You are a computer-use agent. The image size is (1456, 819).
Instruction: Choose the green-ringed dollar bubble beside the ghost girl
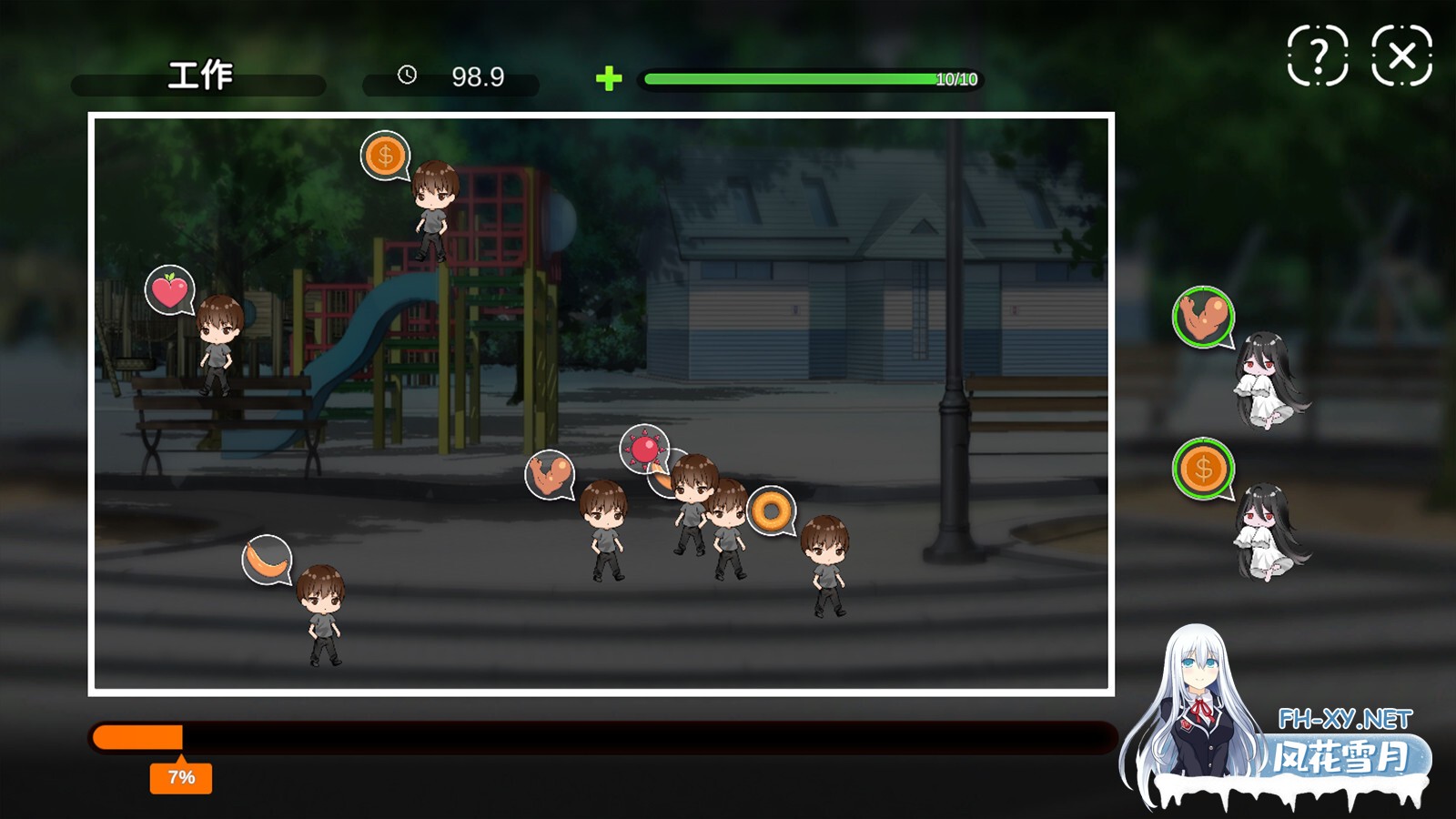point(1202,469)
